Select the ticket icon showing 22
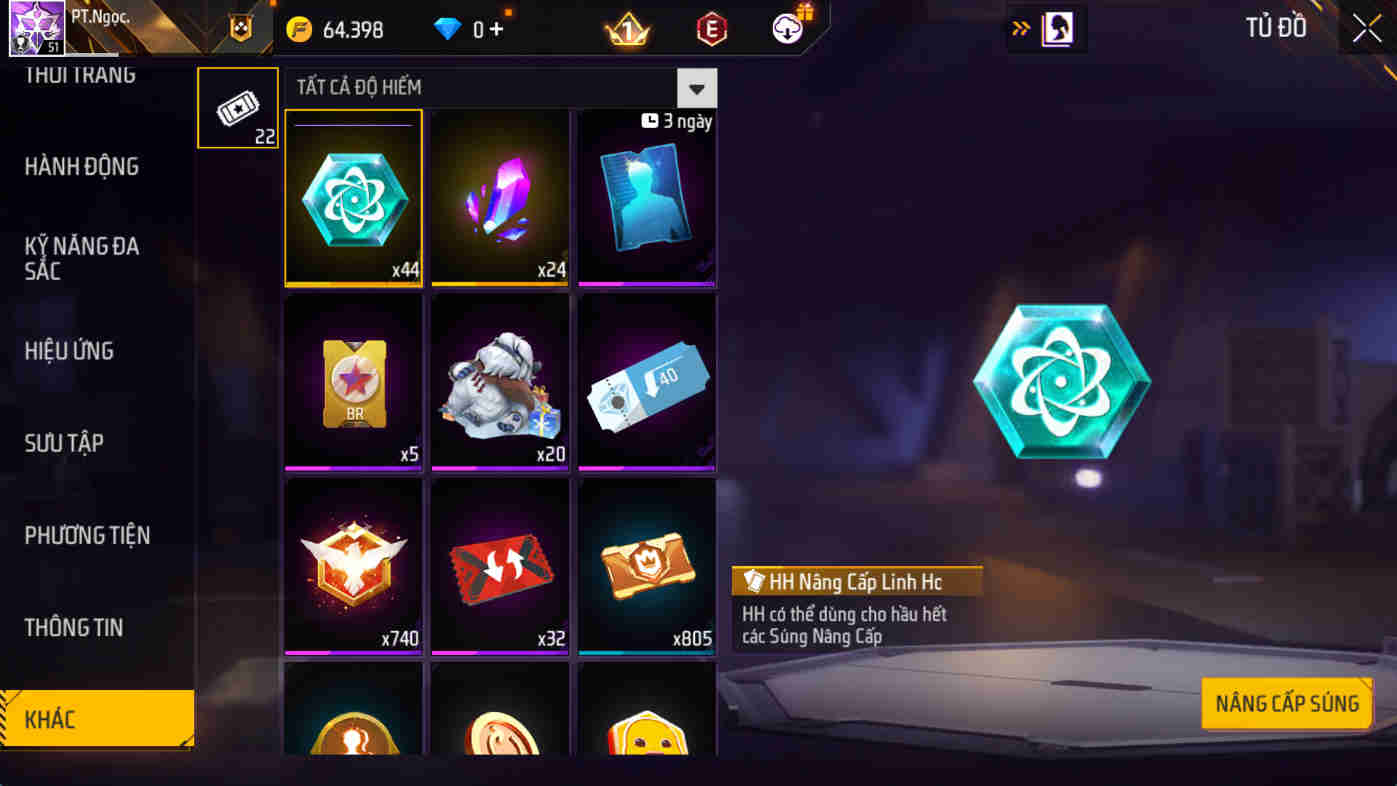This screenshot has height=786, width=1397. (x=237, y=107)
